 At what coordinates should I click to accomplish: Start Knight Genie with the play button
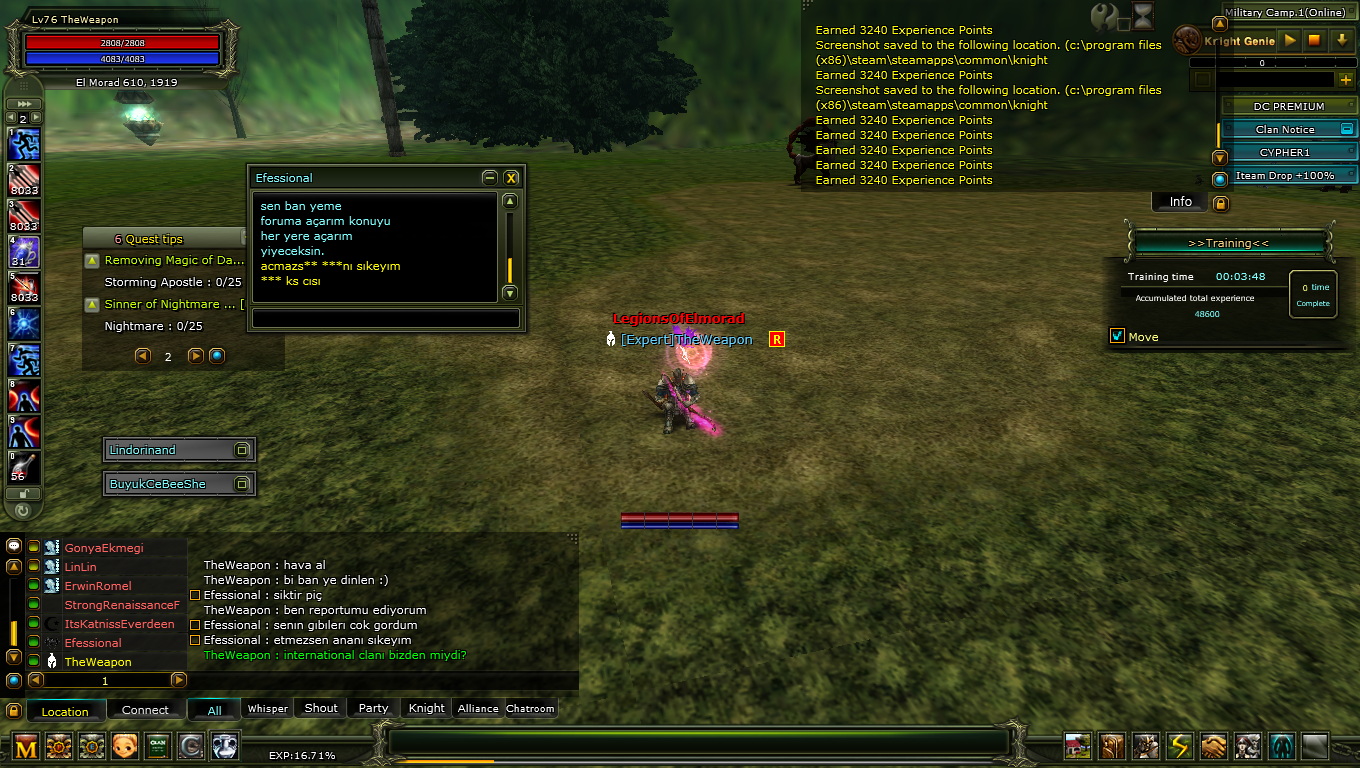coord(1290,41)
